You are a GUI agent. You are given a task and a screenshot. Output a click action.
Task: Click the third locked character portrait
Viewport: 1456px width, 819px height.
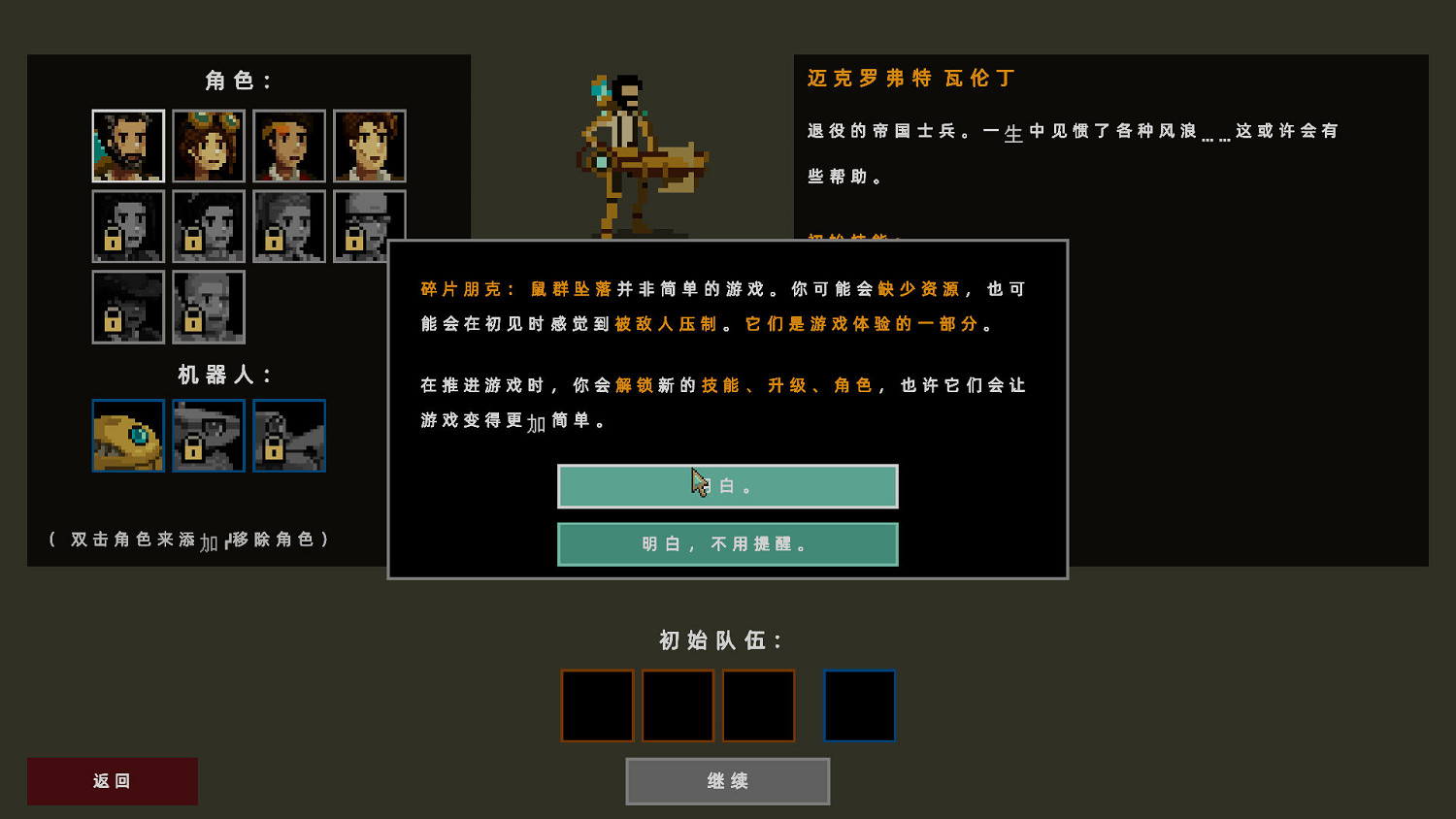(289, 226)
